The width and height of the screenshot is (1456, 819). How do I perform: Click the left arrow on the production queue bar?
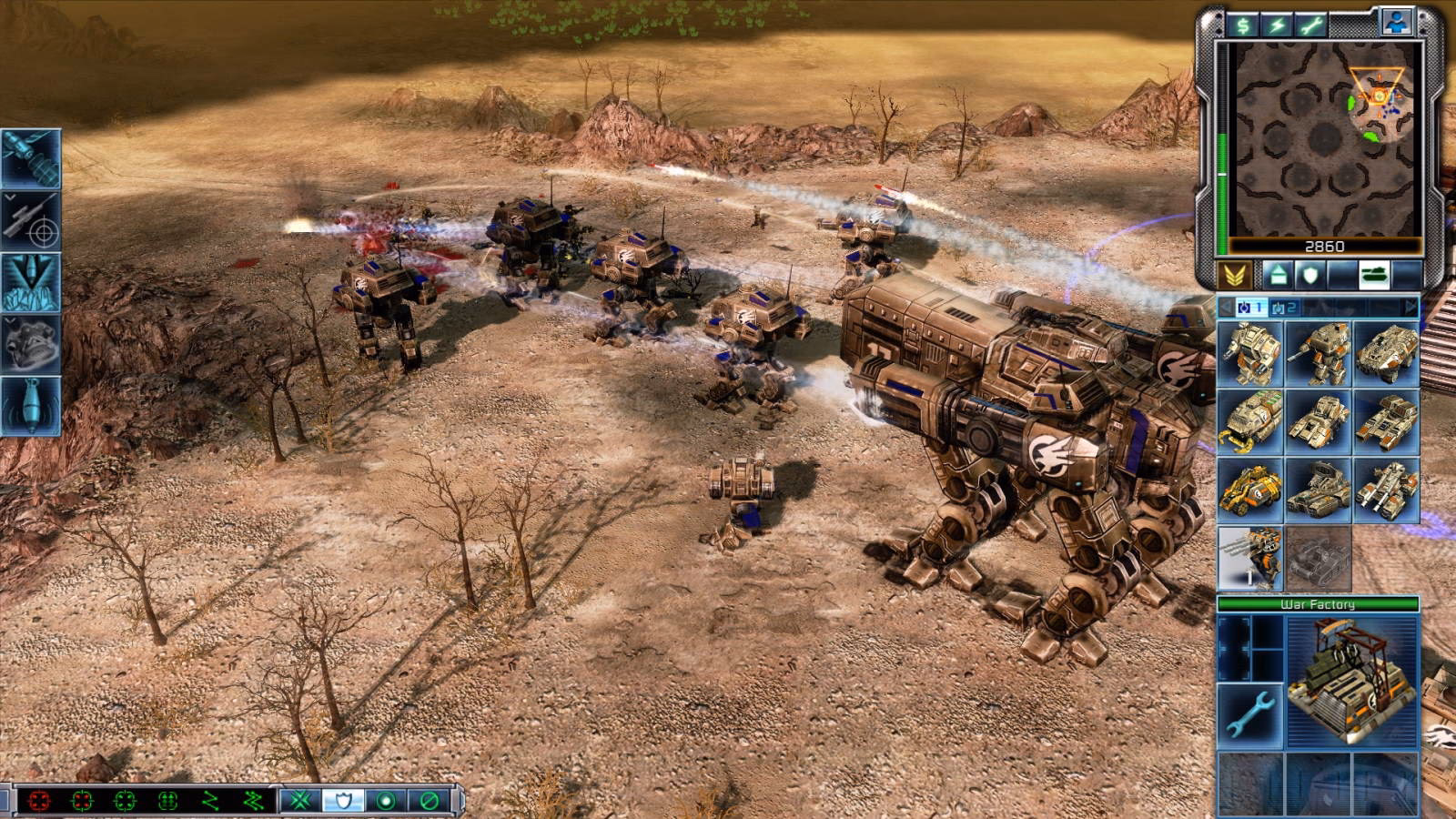click(1225, 306)
